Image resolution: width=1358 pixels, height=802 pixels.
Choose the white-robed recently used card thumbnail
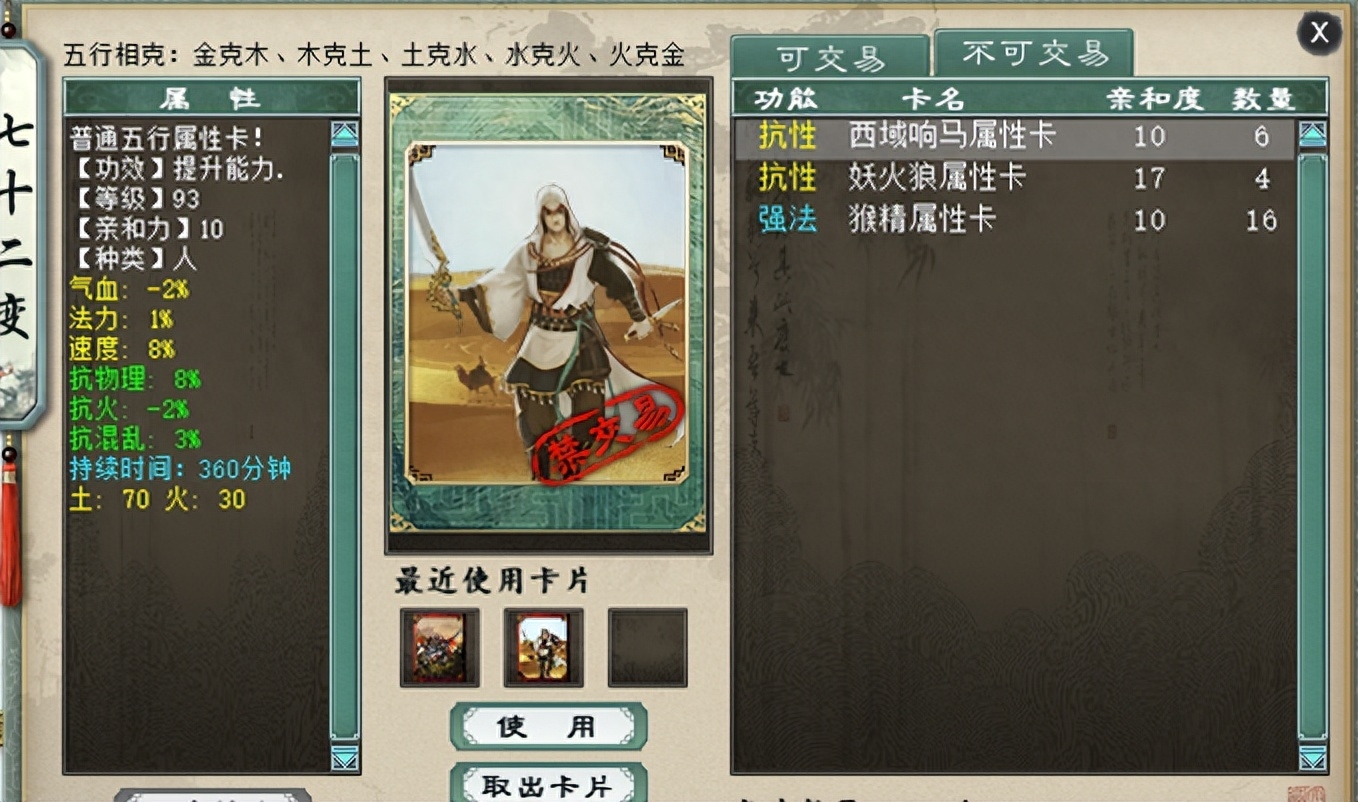point(544,647)
